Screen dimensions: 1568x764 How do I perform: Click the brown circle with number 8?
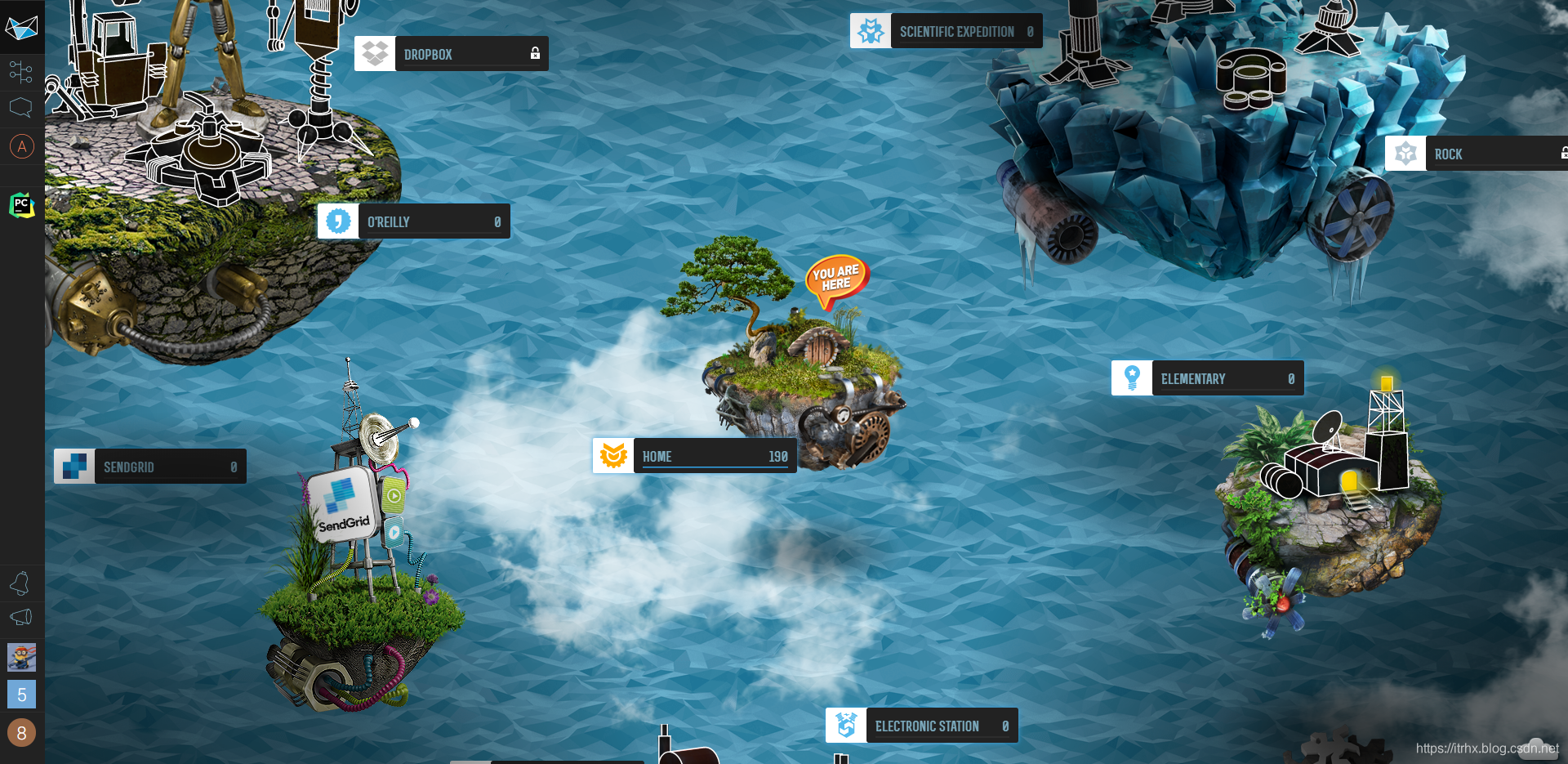coord(21,733)
